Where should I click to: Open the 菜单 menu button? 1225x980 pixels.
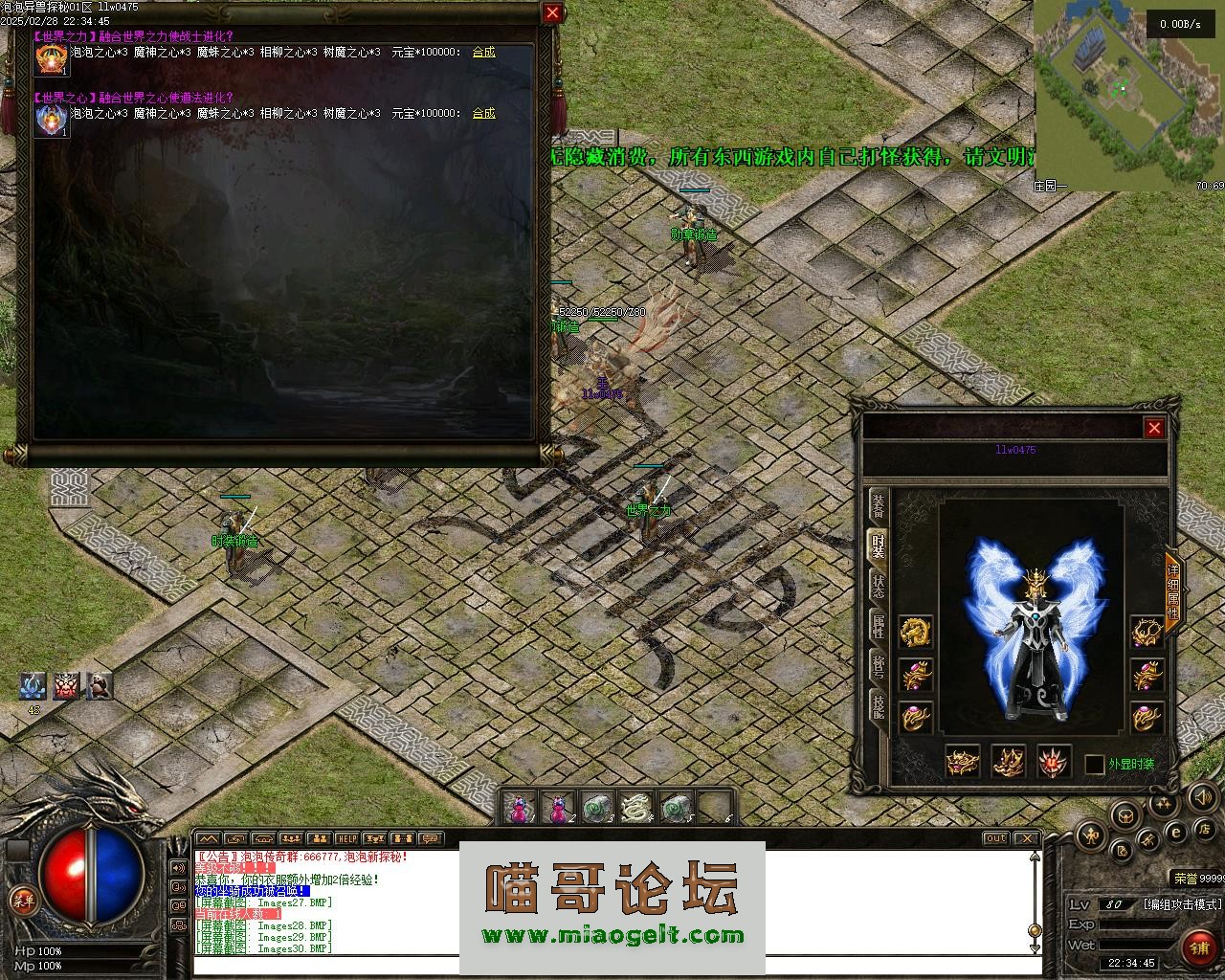tap(21, 899)
